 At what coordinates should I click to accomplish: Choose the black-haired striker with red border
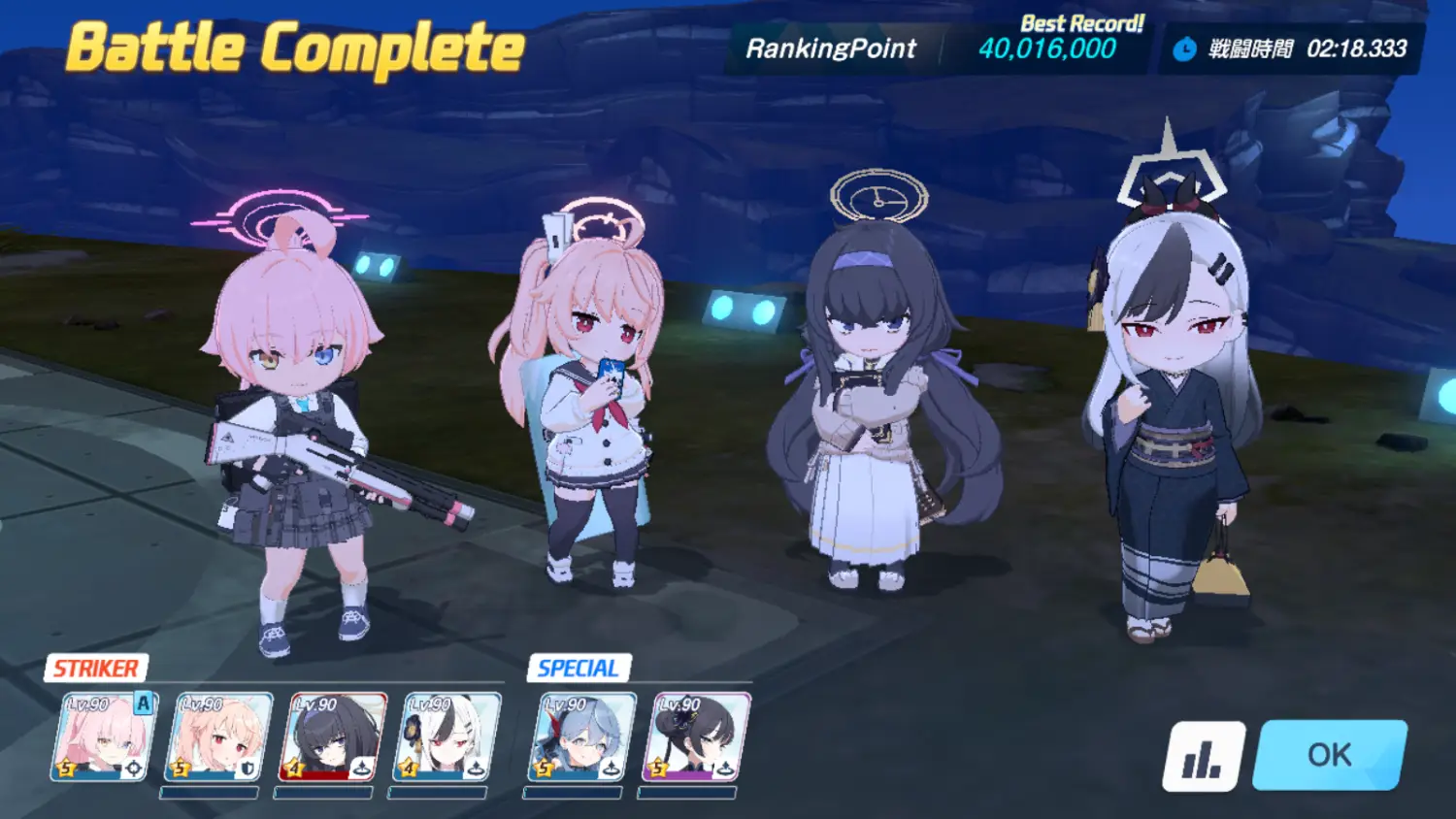[x=334, y=737]
